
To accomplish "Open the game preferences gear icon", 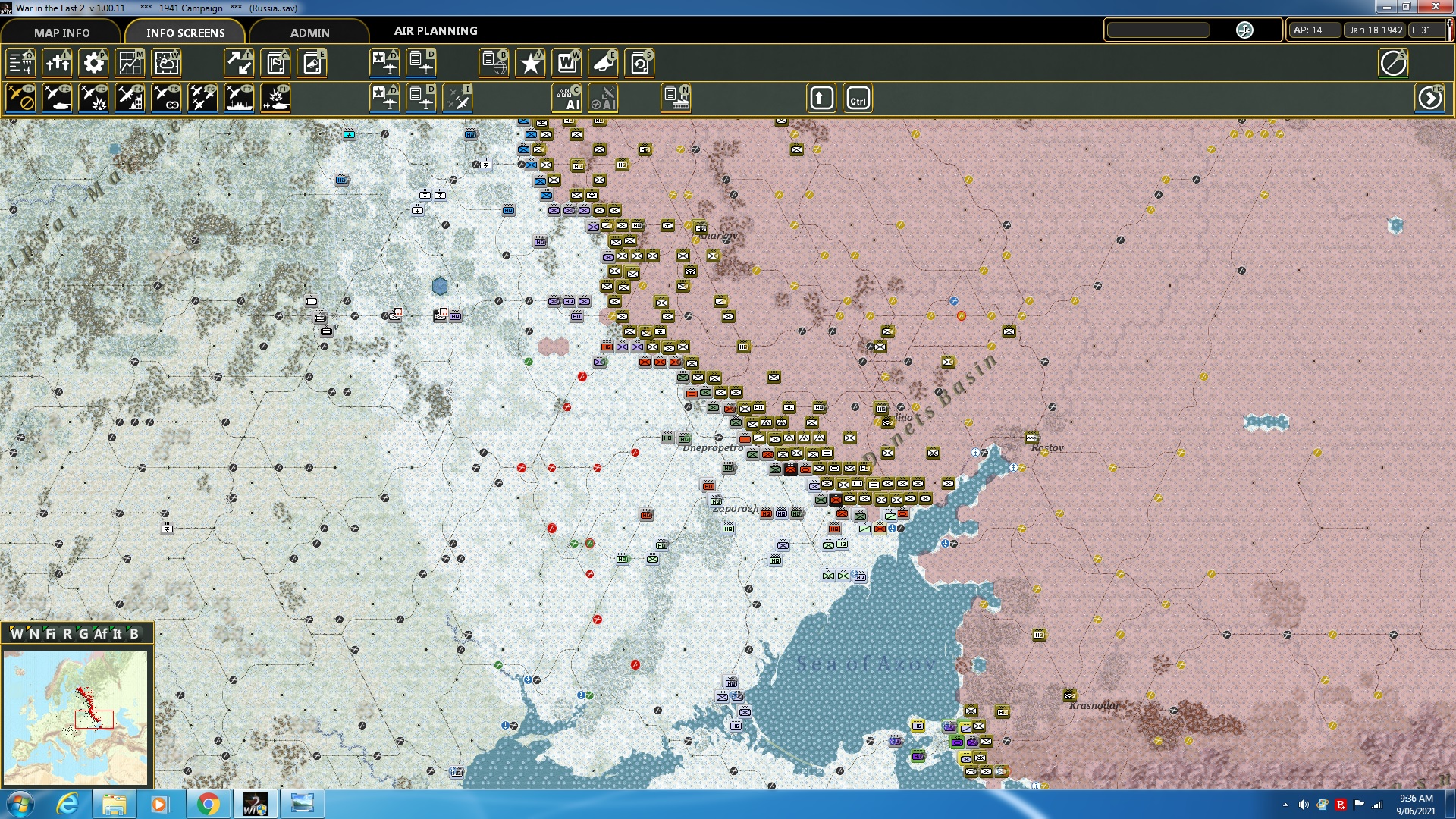I will coord(93,63).
